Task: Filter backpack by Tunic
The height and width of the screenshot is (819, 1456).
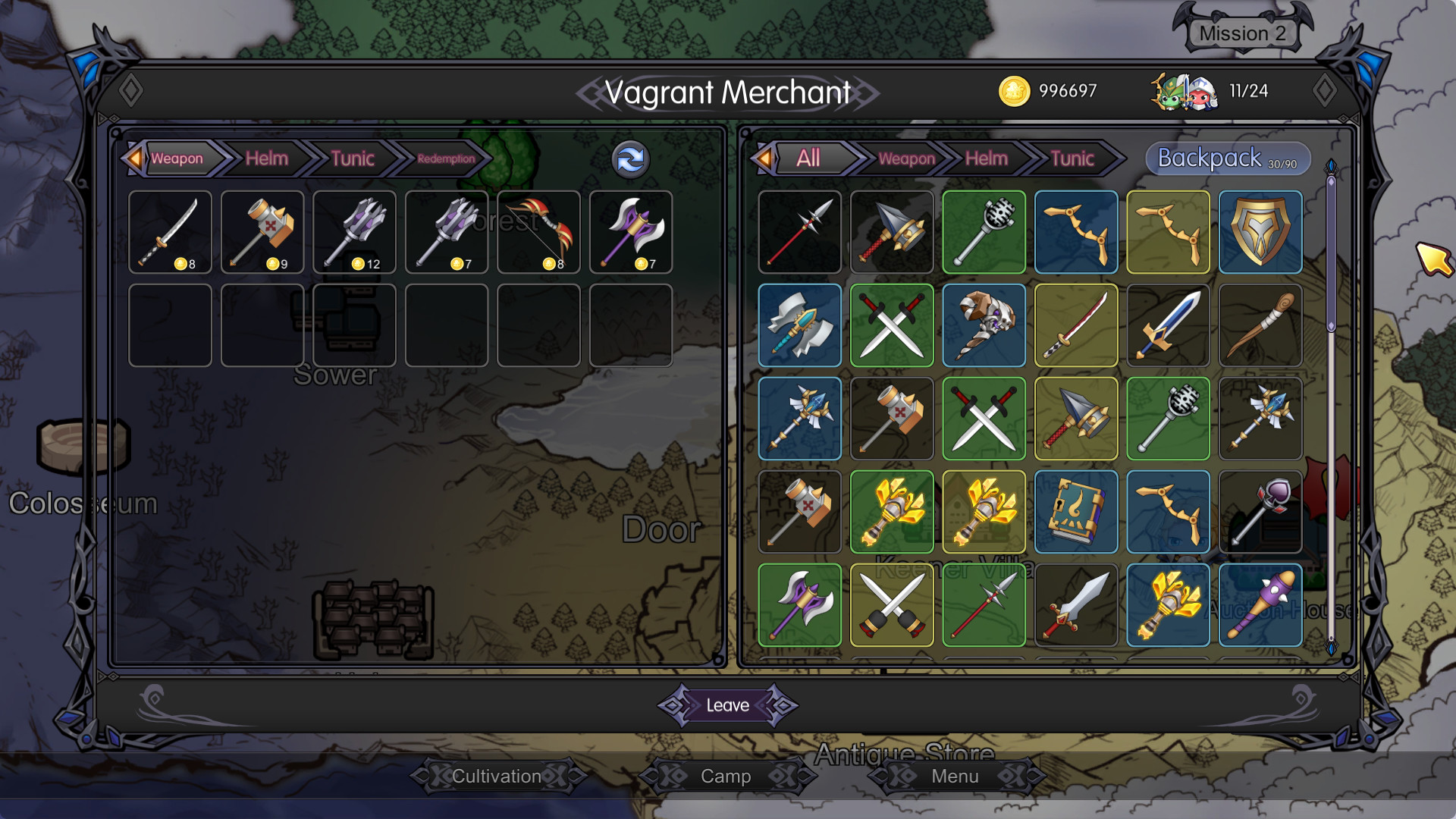Action: [x=1072, y=158]
